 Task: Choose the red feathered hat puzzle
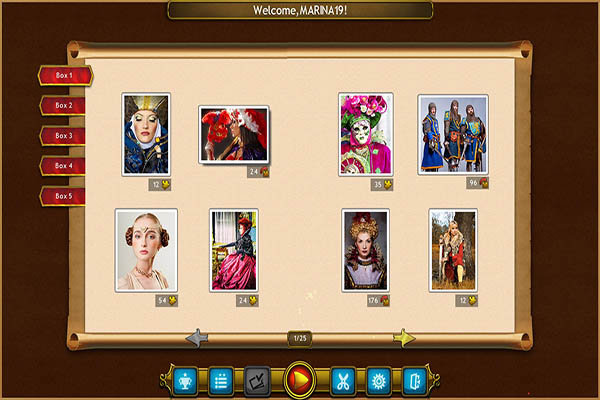[x=234, y=134]
